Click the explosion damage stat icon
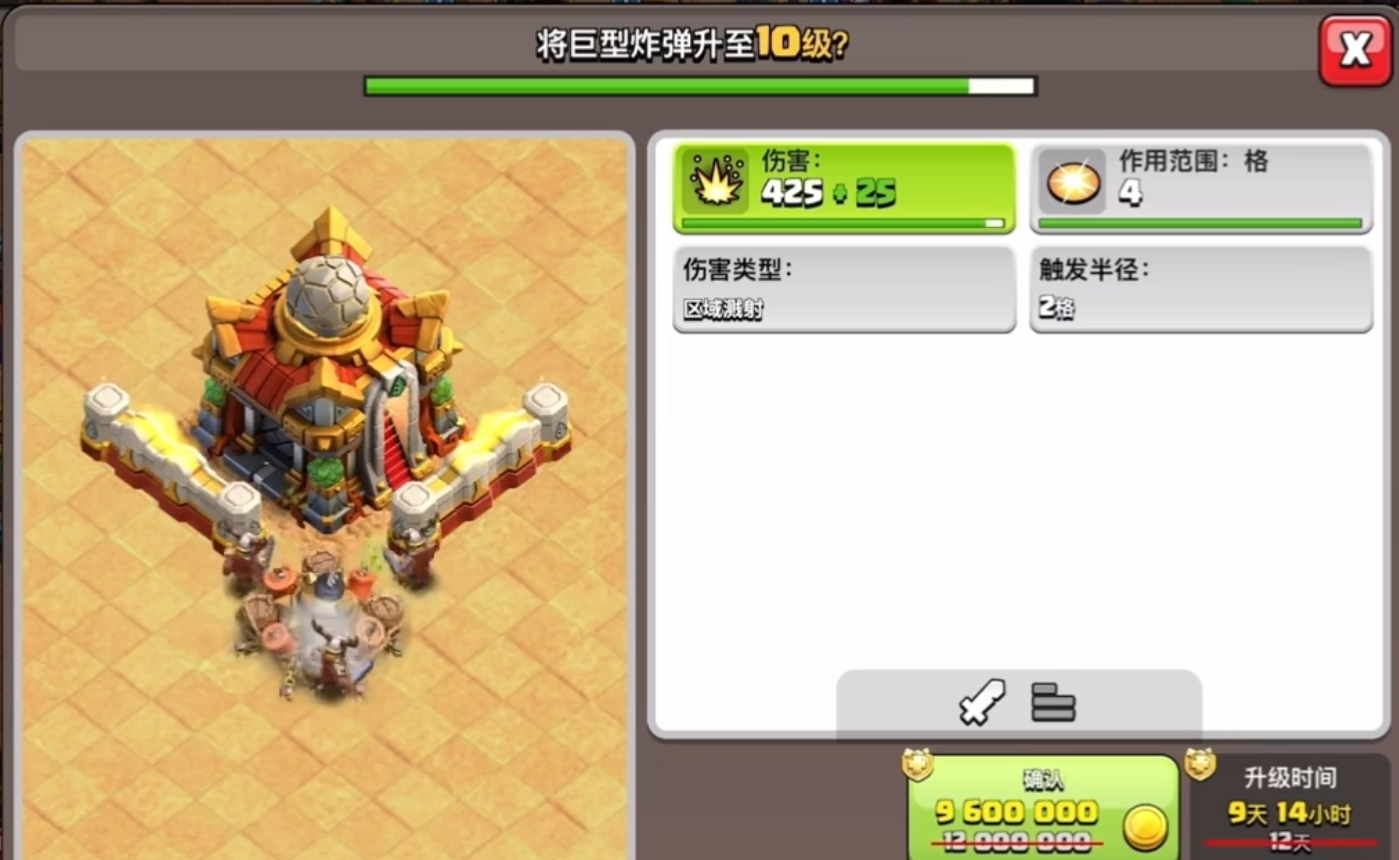Image resolution: width=1399 pixels, height=860 pixels. (x=716, y=182)
